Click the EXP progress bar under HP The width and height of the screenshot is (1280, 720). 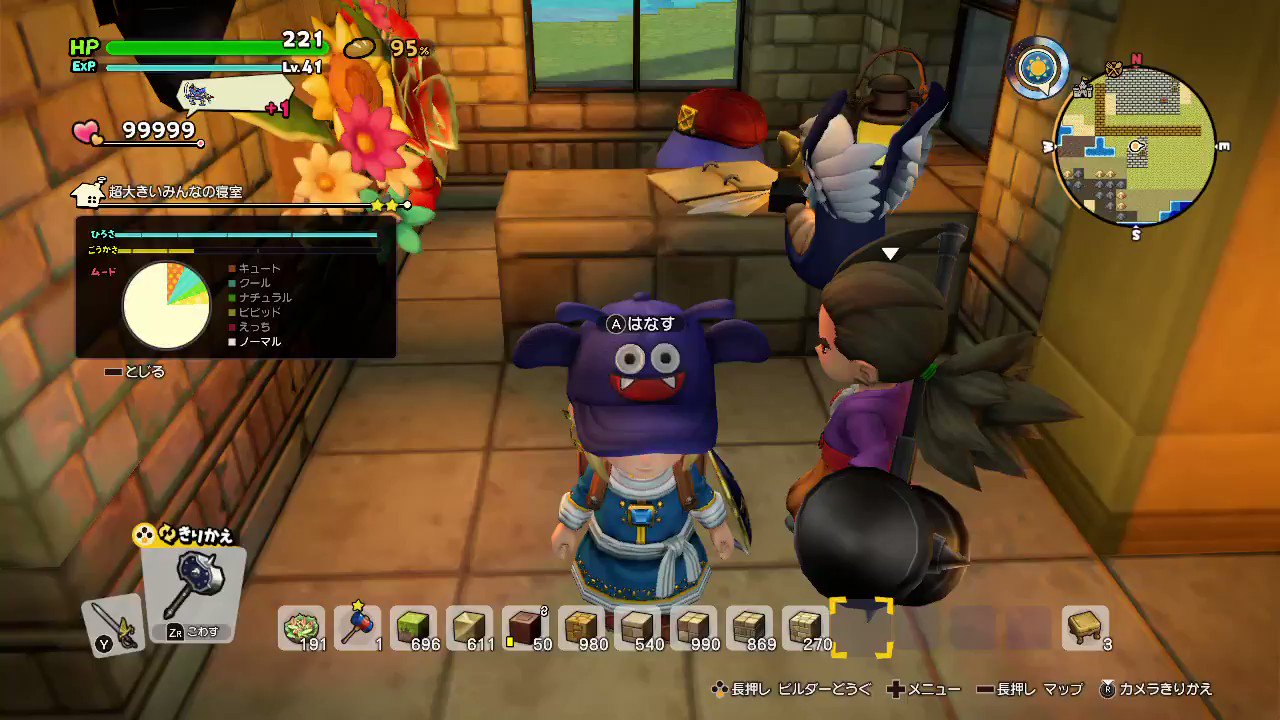(x=190, y=68)
